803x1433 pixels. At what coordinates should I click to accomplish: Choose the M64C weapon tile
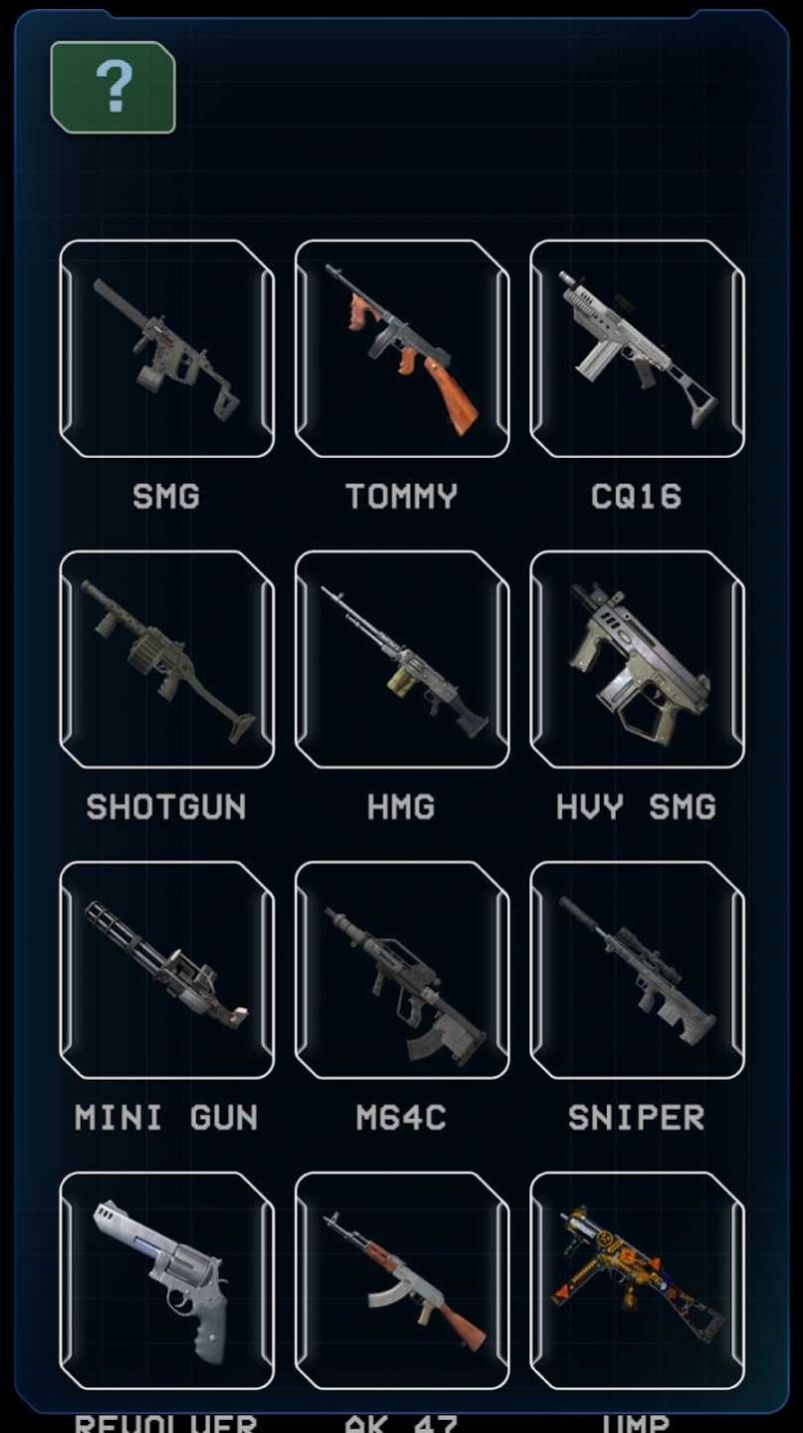[401, 970]
